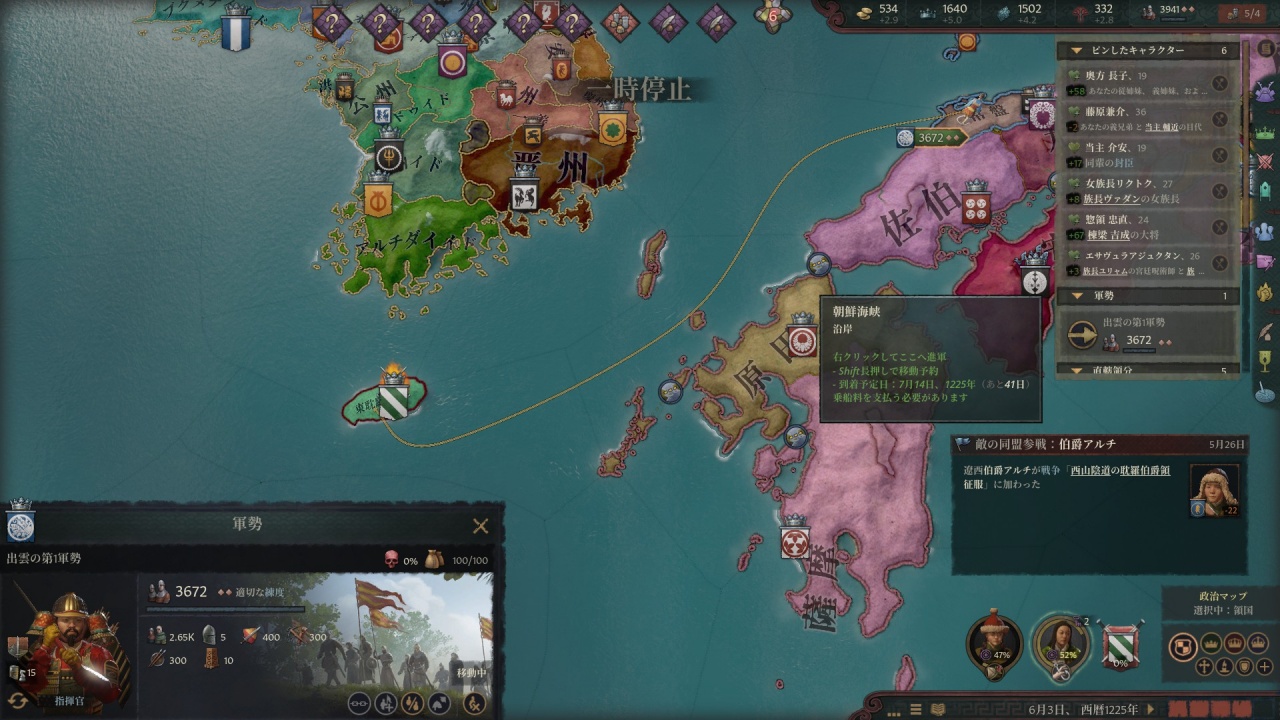Click the army banner with 3672 troops on map
The image size is (1280, 720).
coord(930,138)
